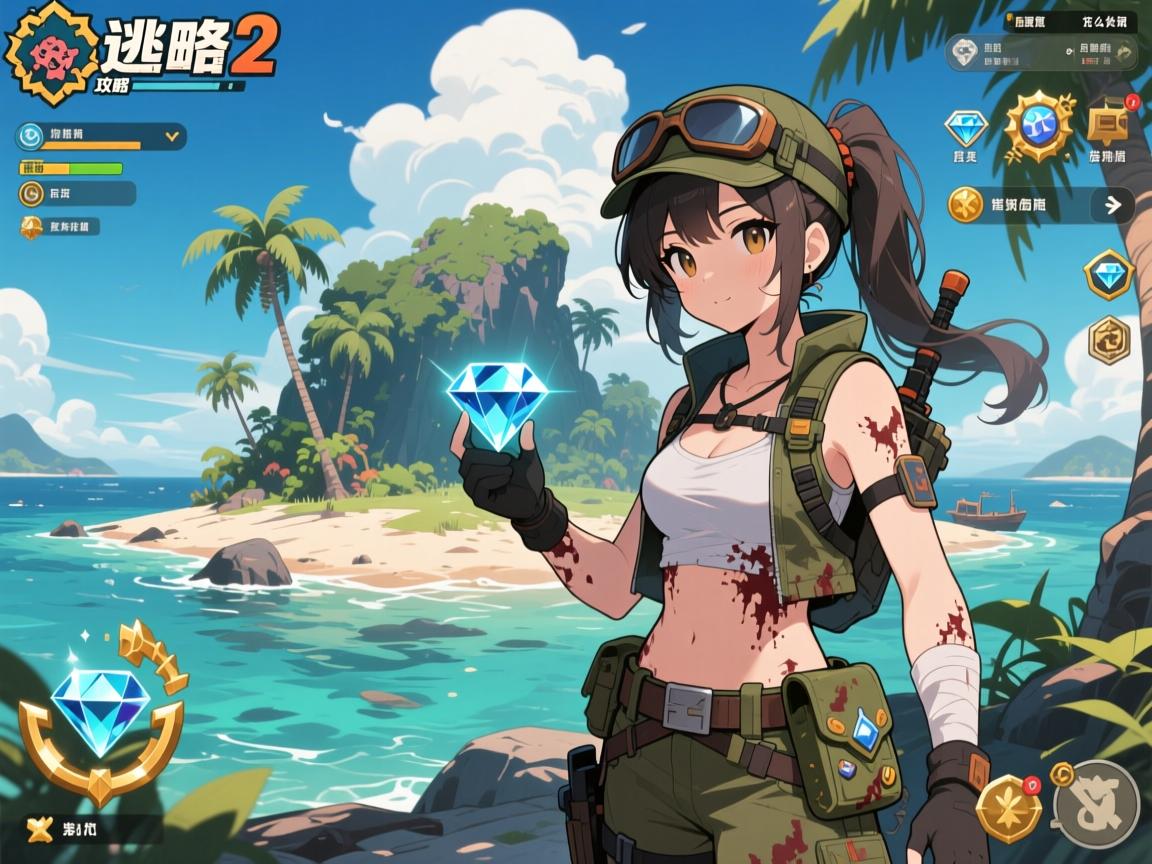
Task: Open the golden sun-shaped blue medallion
Action: [1038, 125]
